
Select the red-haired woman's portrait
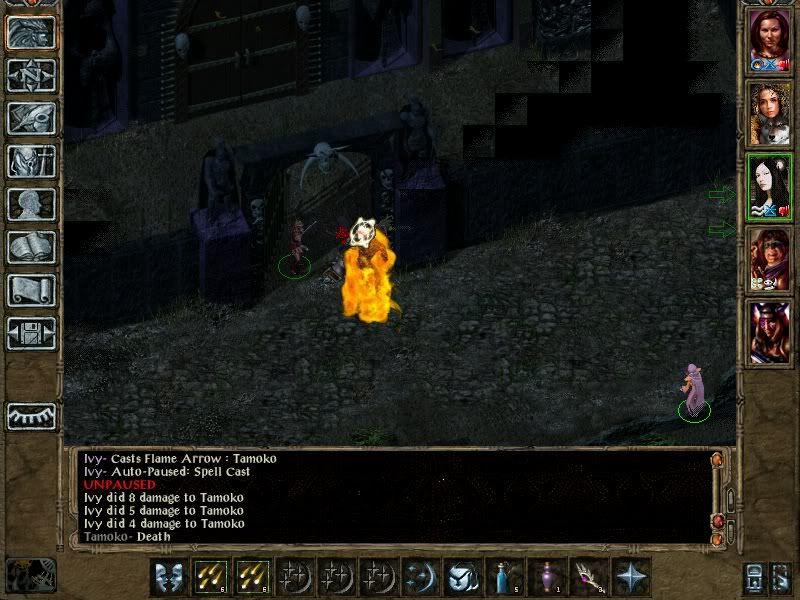(x=770, y=42)
